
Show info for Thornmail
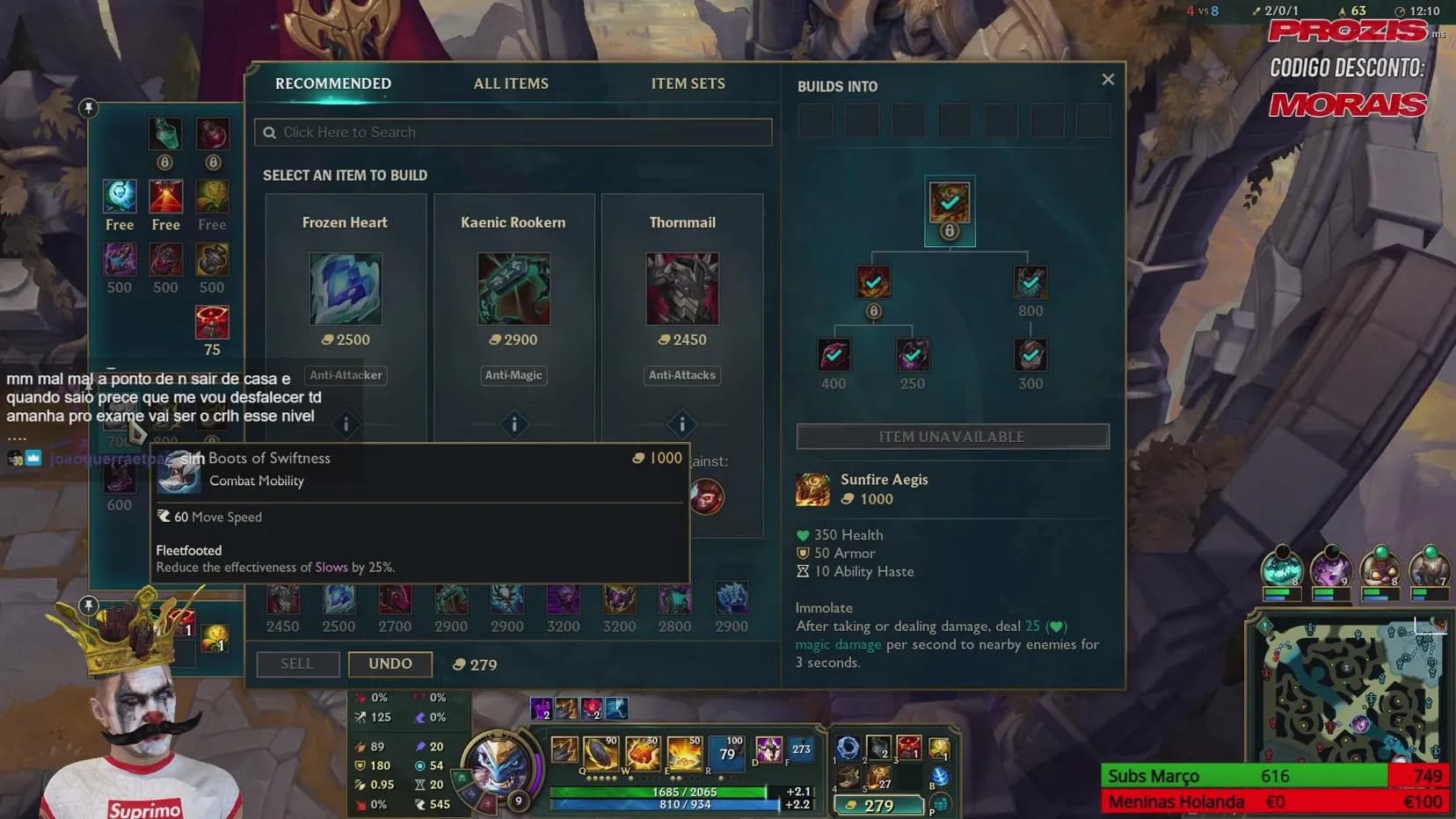click(x=682, y=424)
